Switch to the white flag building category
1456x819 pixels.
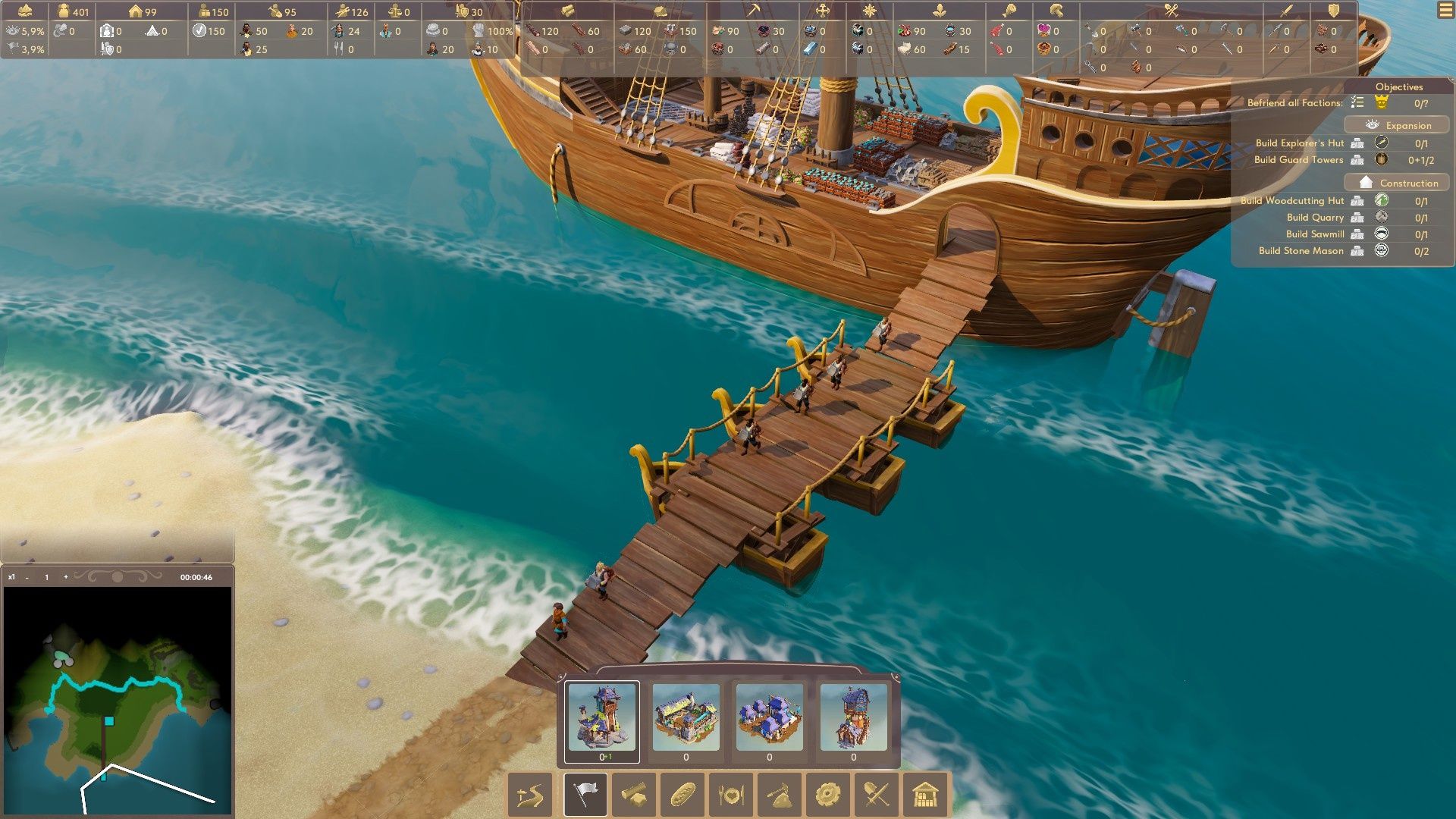tap(585, 795)
